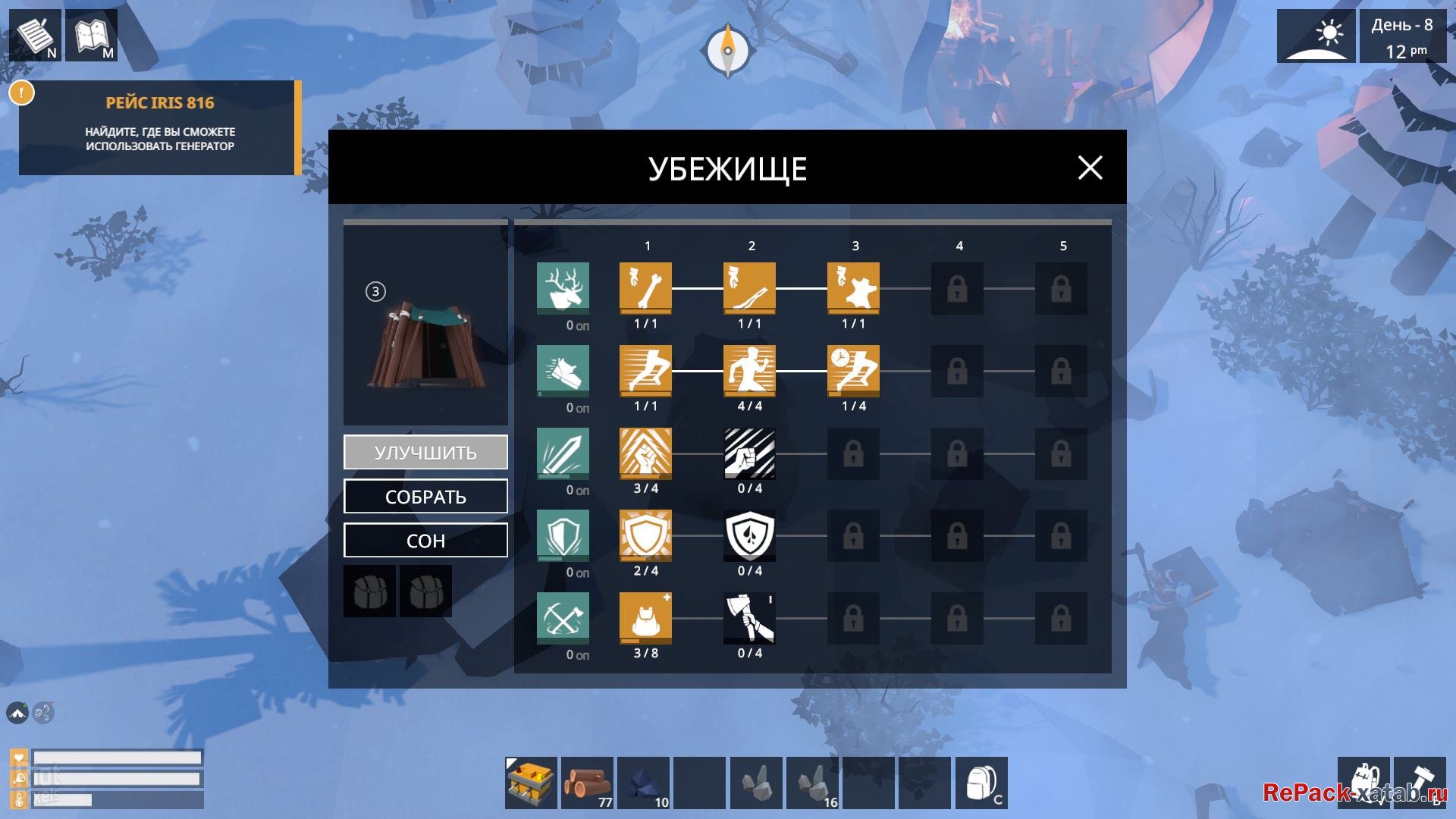Viewport: 1456px width, 819px height.
Task: Select the running shoe skill category
Action: click(x=563, y=370)
